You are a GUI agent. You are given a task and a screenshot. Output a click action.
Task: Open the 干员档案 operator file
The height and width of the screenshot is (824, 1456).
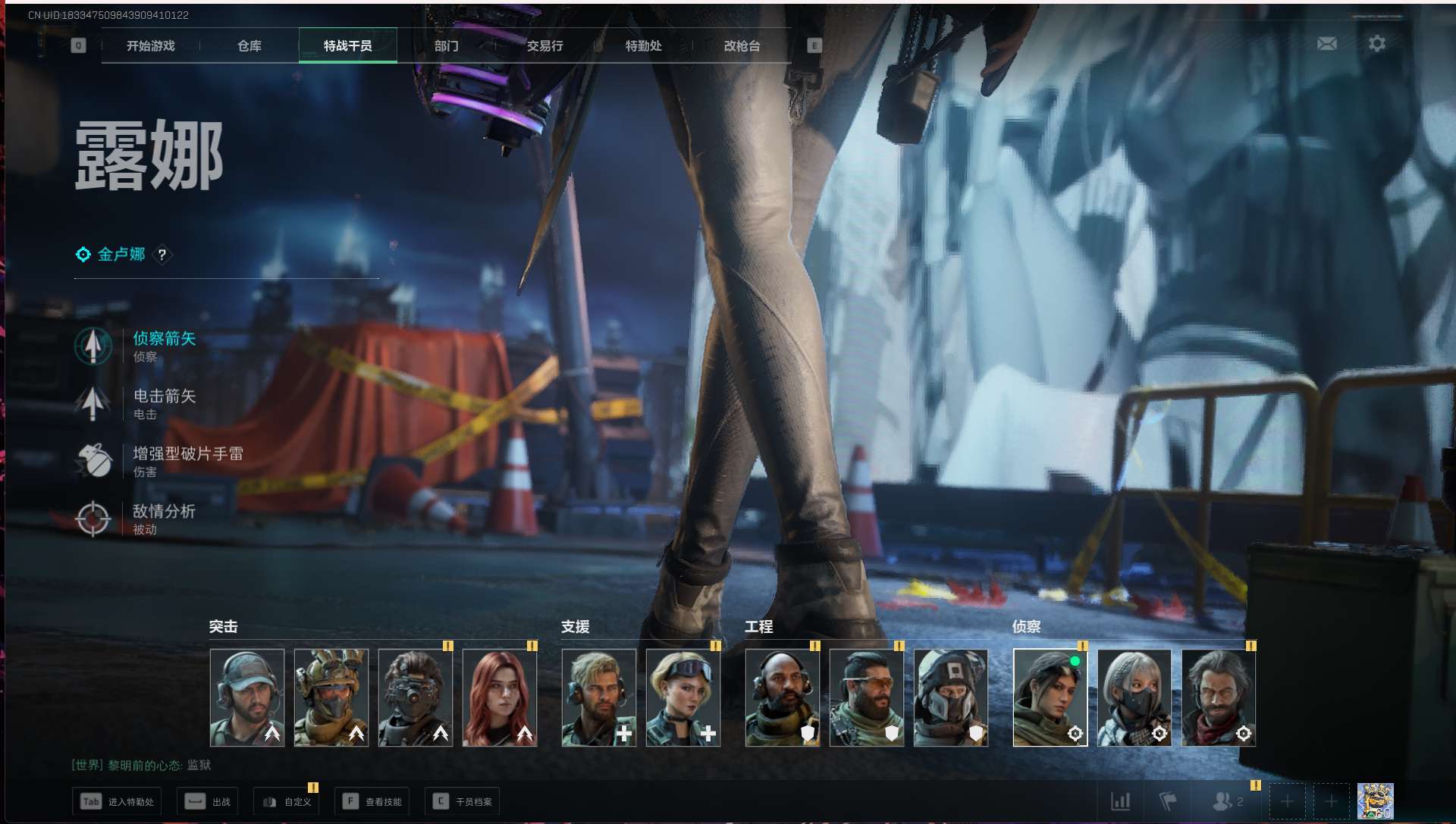click(x=463, y=801)
